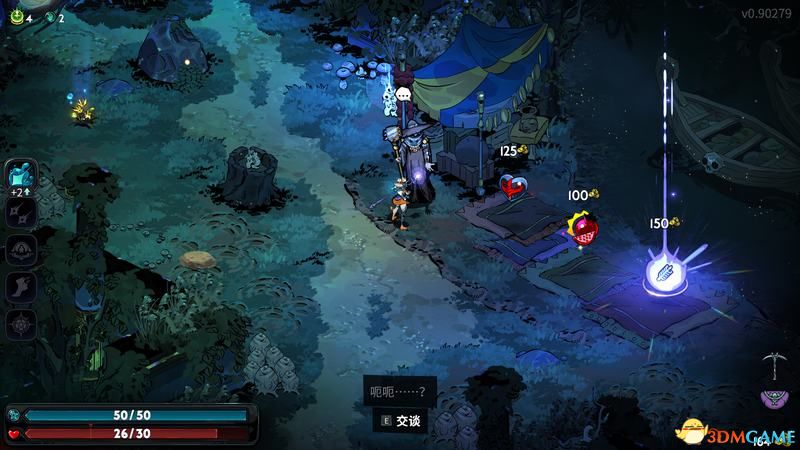Select the compass-star magick boon slot

tap(21, 324)
